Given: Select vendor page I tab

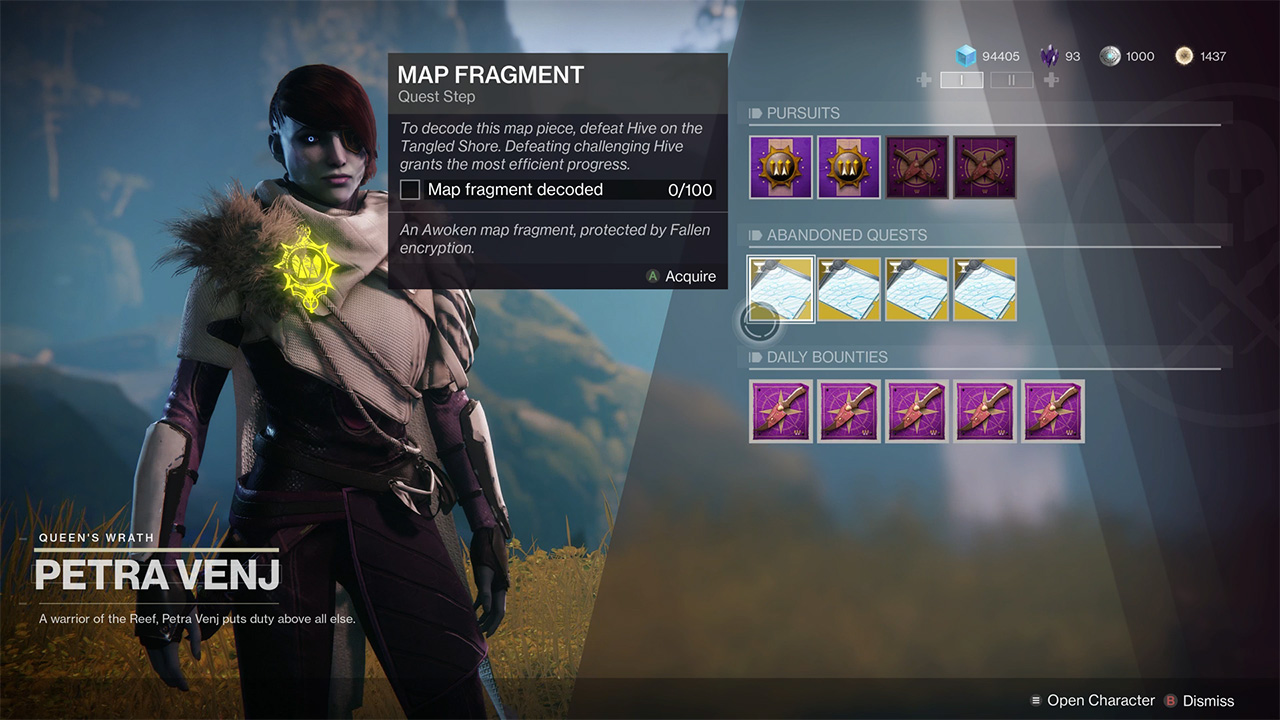Looking at the screenshot, I should 961,80.
